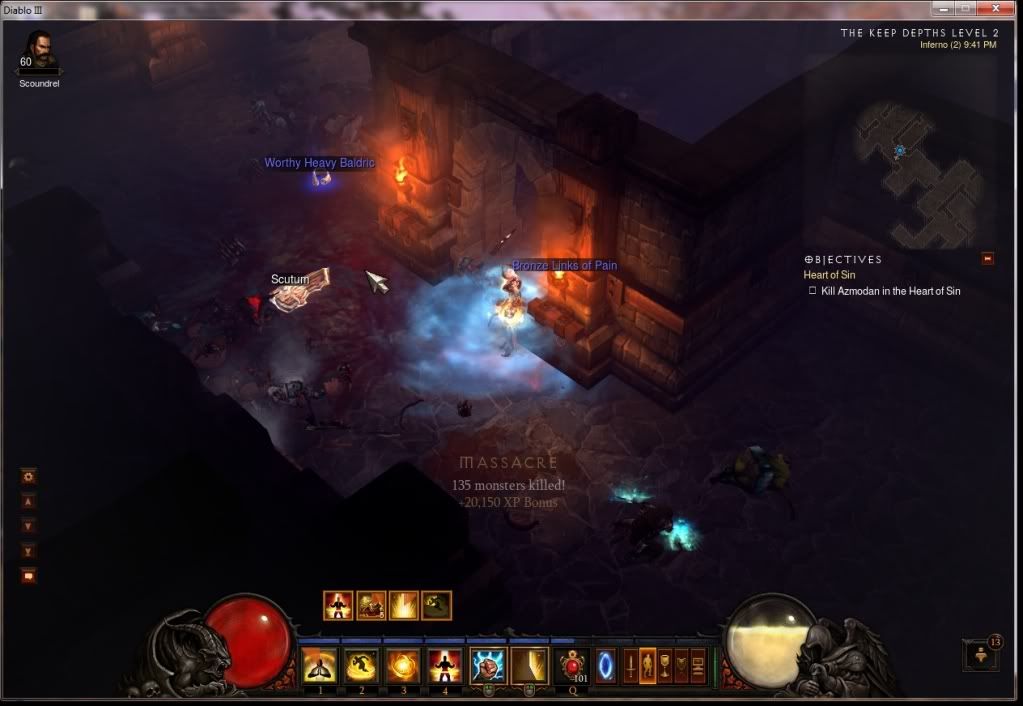Image resolution: width=1023 pixels, height=706 pixels.
Task: Click the corner icon with the 13 badge
Action: pos(979,654)
